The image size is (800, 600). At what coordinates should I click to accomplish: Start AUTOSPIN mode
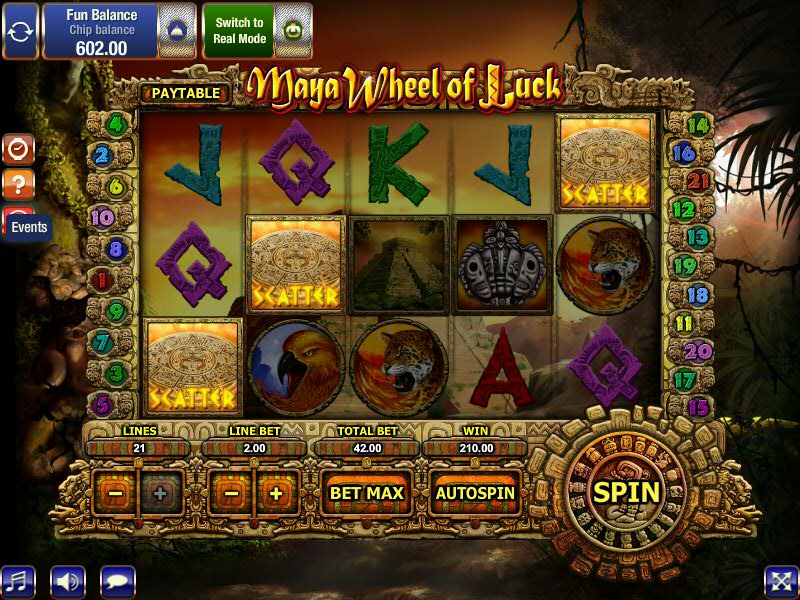pos(475,493)
